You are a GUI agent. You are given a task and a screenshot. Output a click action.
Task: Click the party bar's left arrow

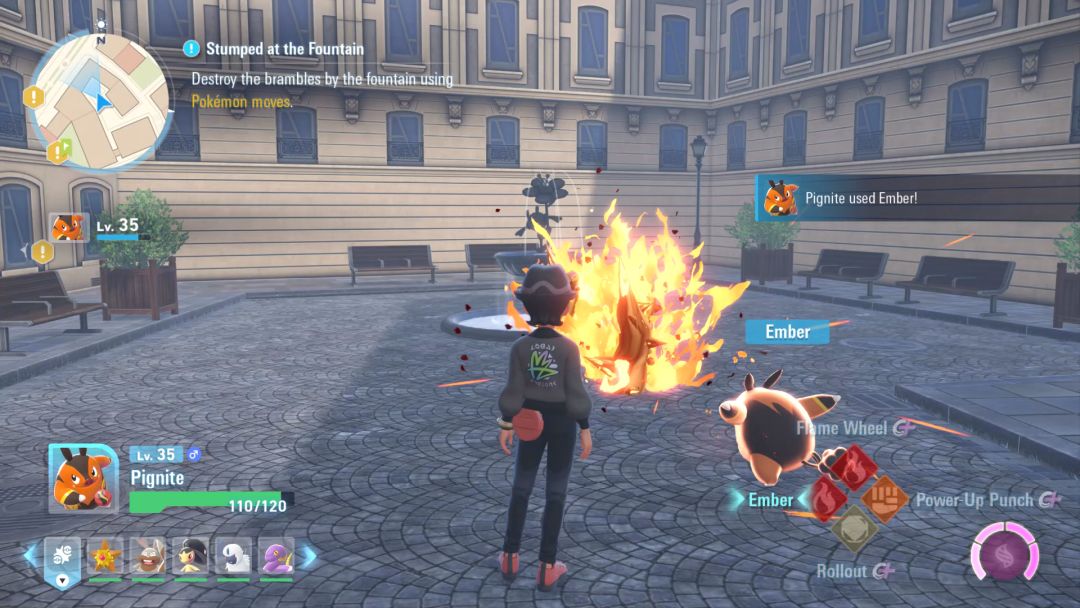pyautogui.click(x=29, y=556)
